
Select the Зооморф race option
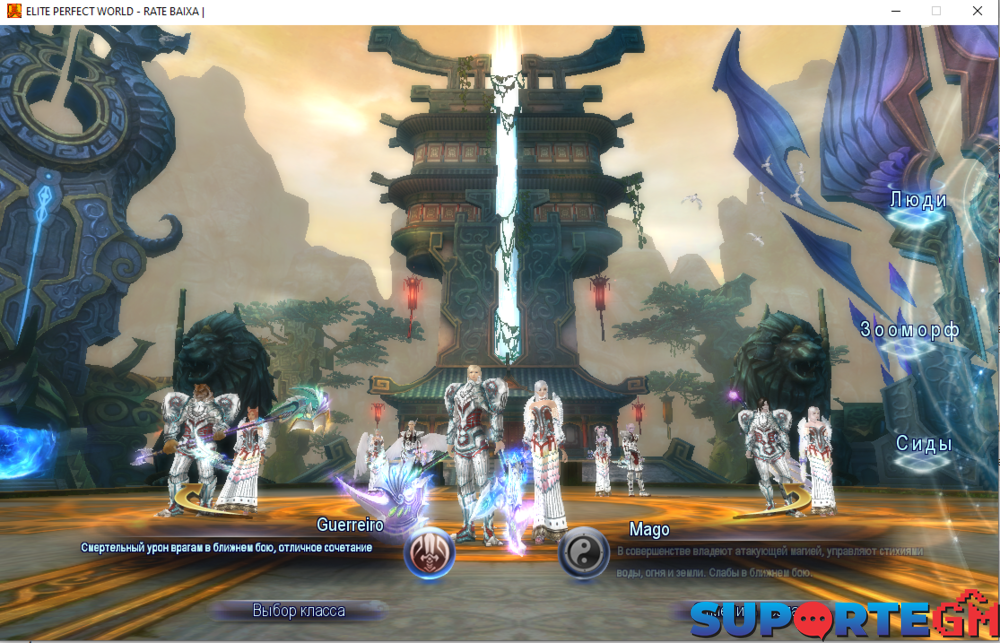[910, 330]
